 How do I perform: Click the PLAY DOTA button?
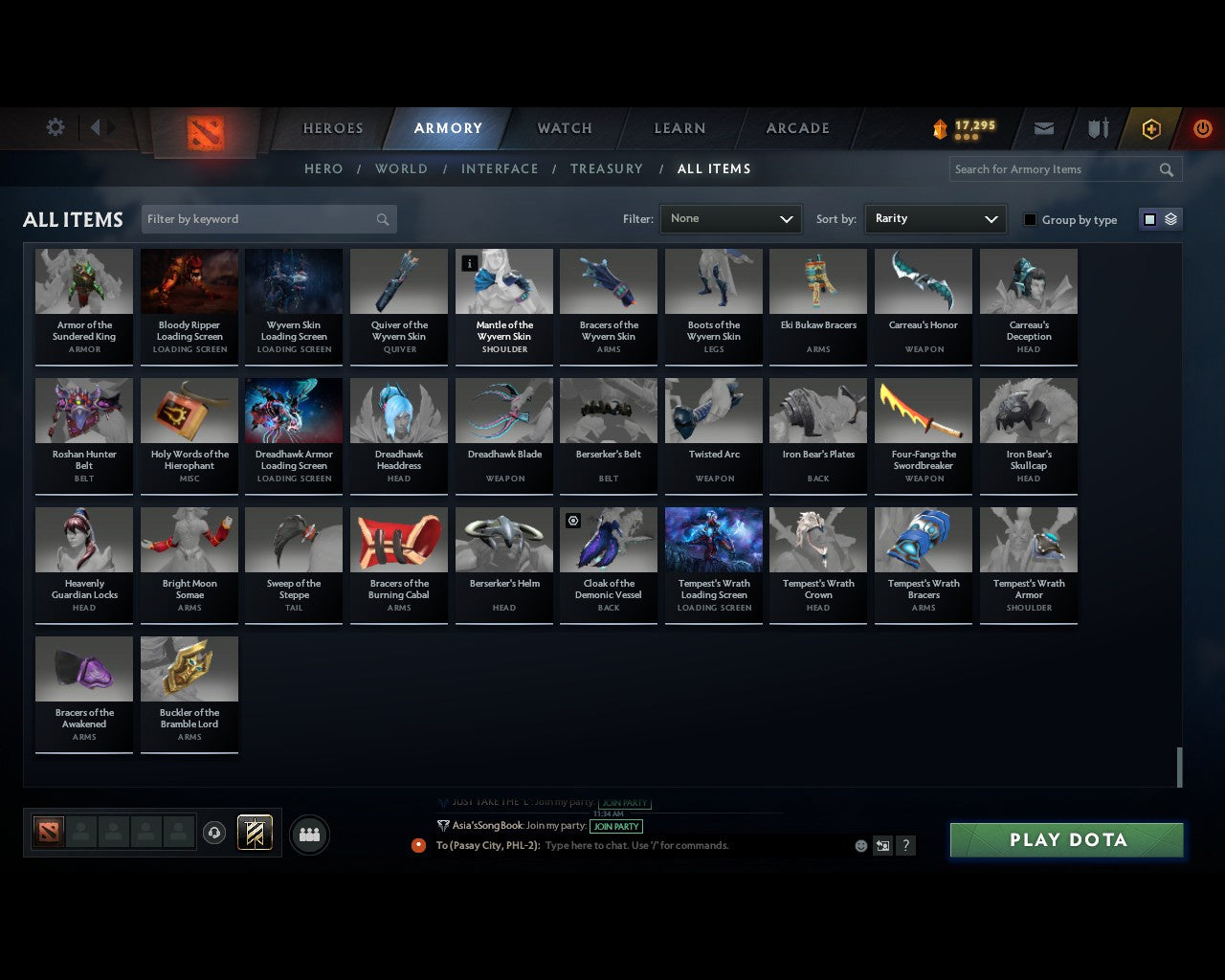(x=1065, y=839)
